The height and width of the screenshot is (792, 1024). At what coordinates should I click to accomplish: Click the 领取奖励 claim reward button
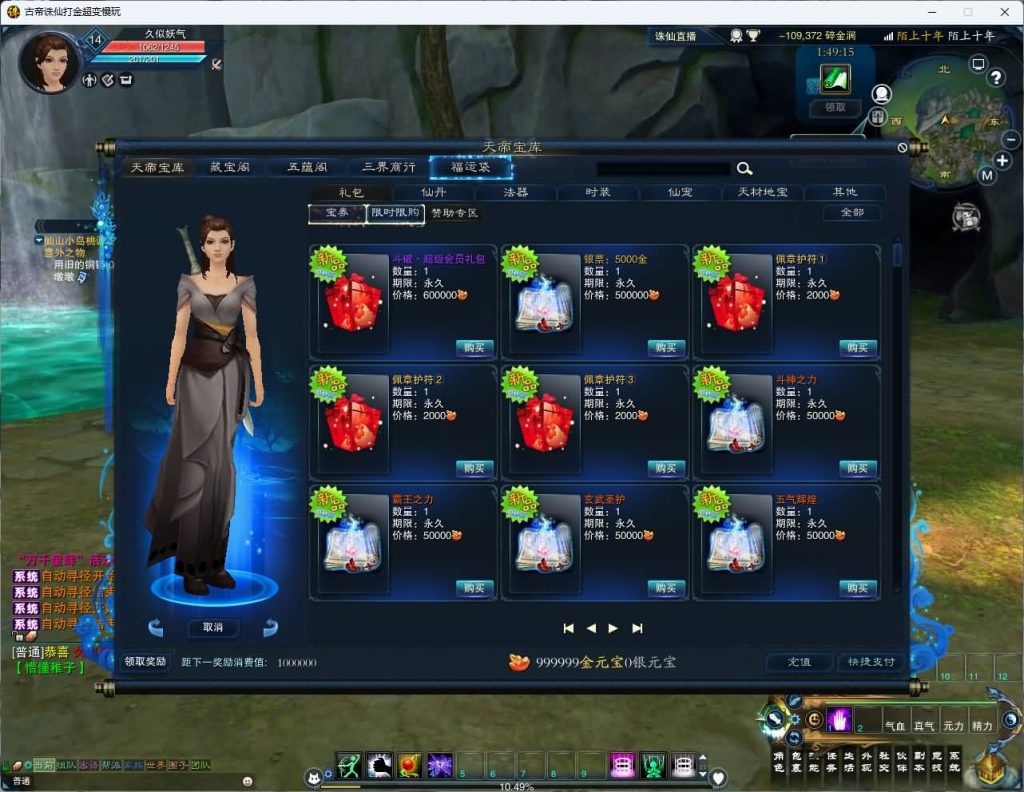[x=146, y=662]
